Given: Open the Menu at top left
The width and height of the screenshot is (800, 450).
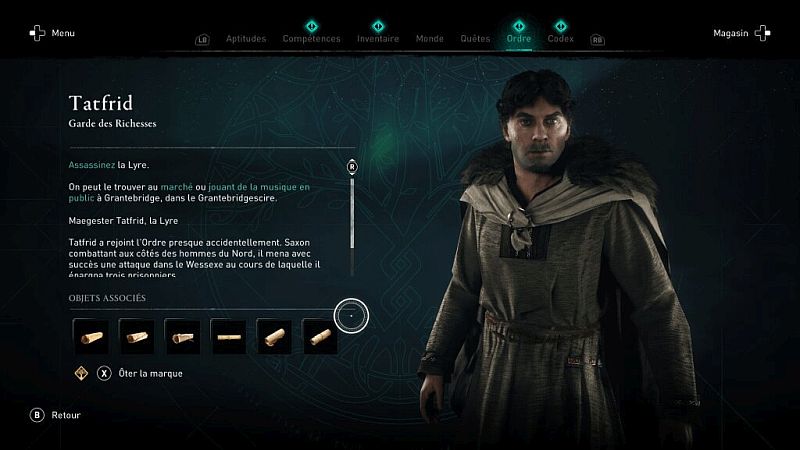Looking at the screenshot, I should [52, 33].
